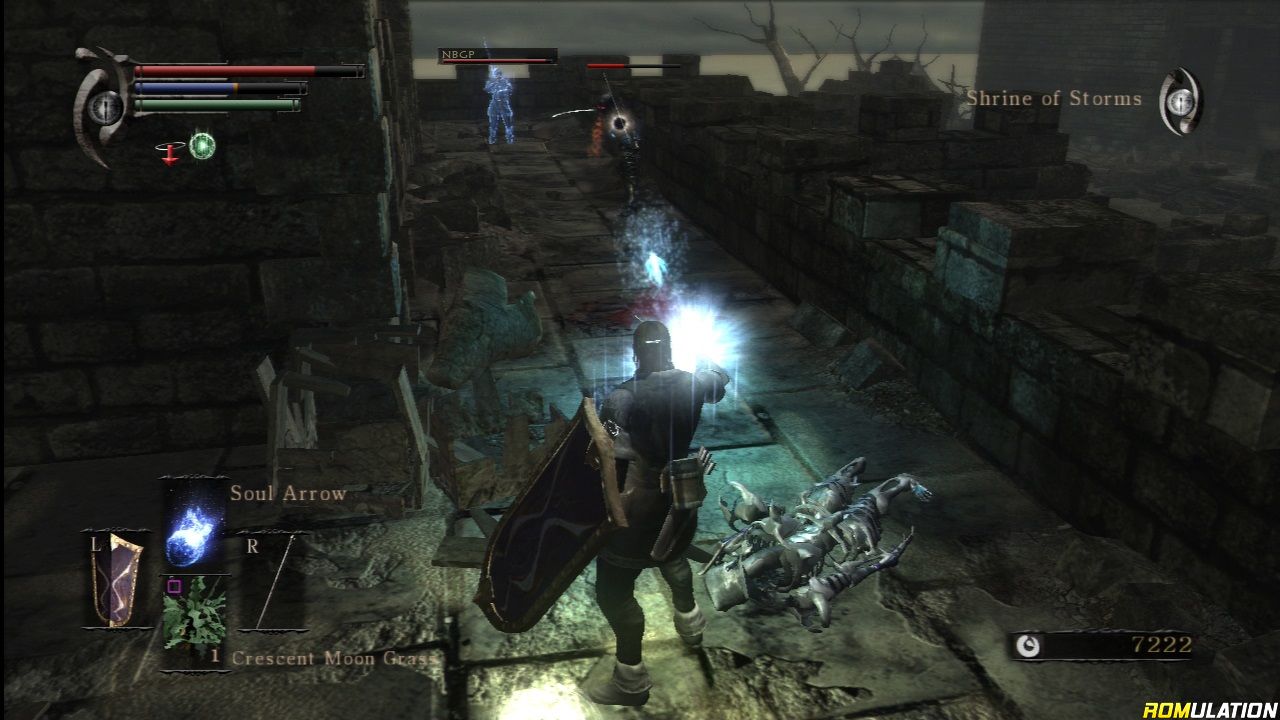Click the character emblem beside the health bar
Image resolution: width=1280 pixels, height=720 pixels.
coord(102,107)
